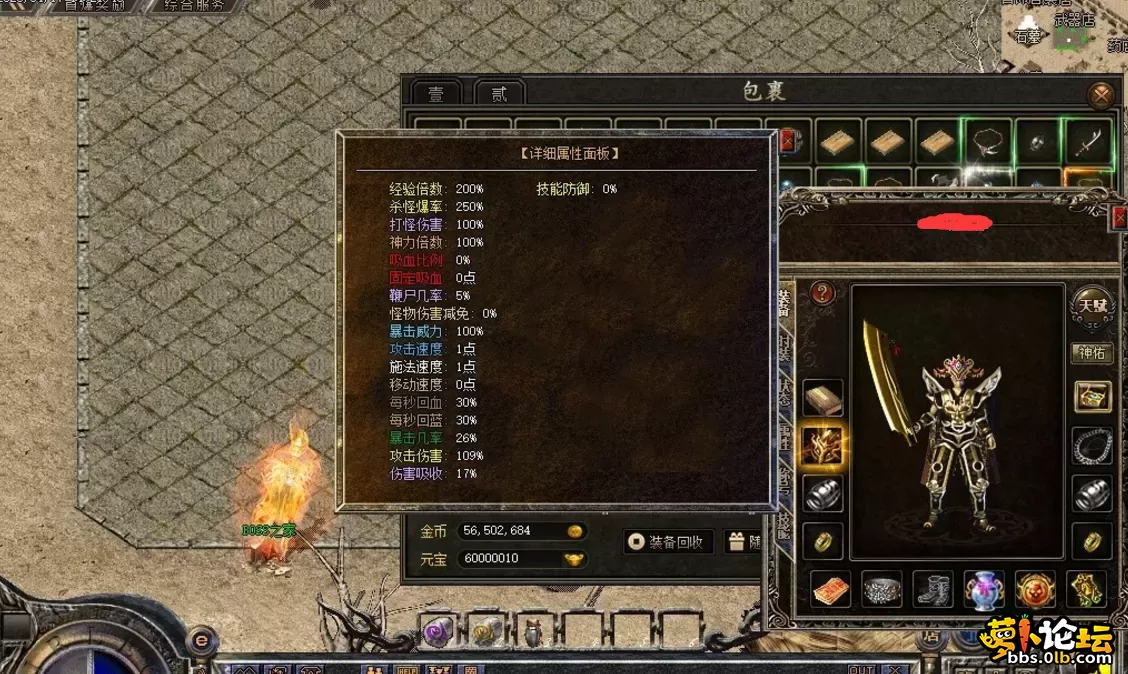Select the blue vase equipment slot
Screen dimensions: 1128x674
tap(984, 589)
